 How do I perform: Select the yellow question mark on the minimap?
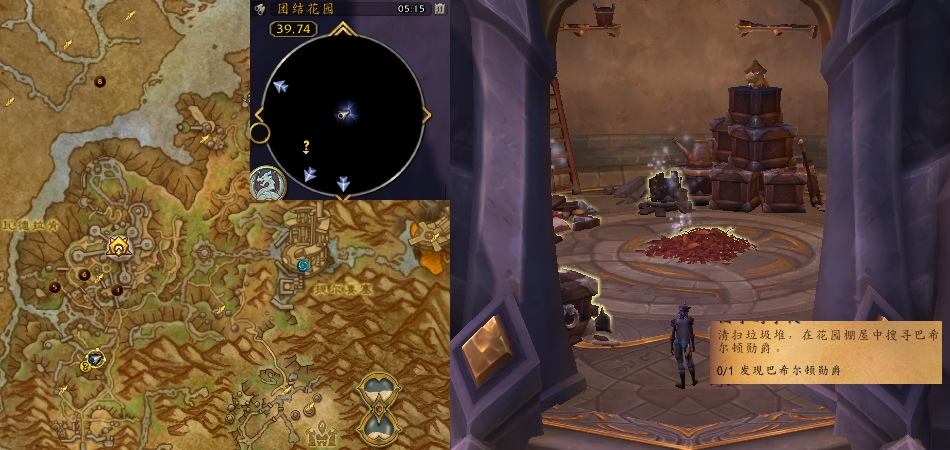306,147
